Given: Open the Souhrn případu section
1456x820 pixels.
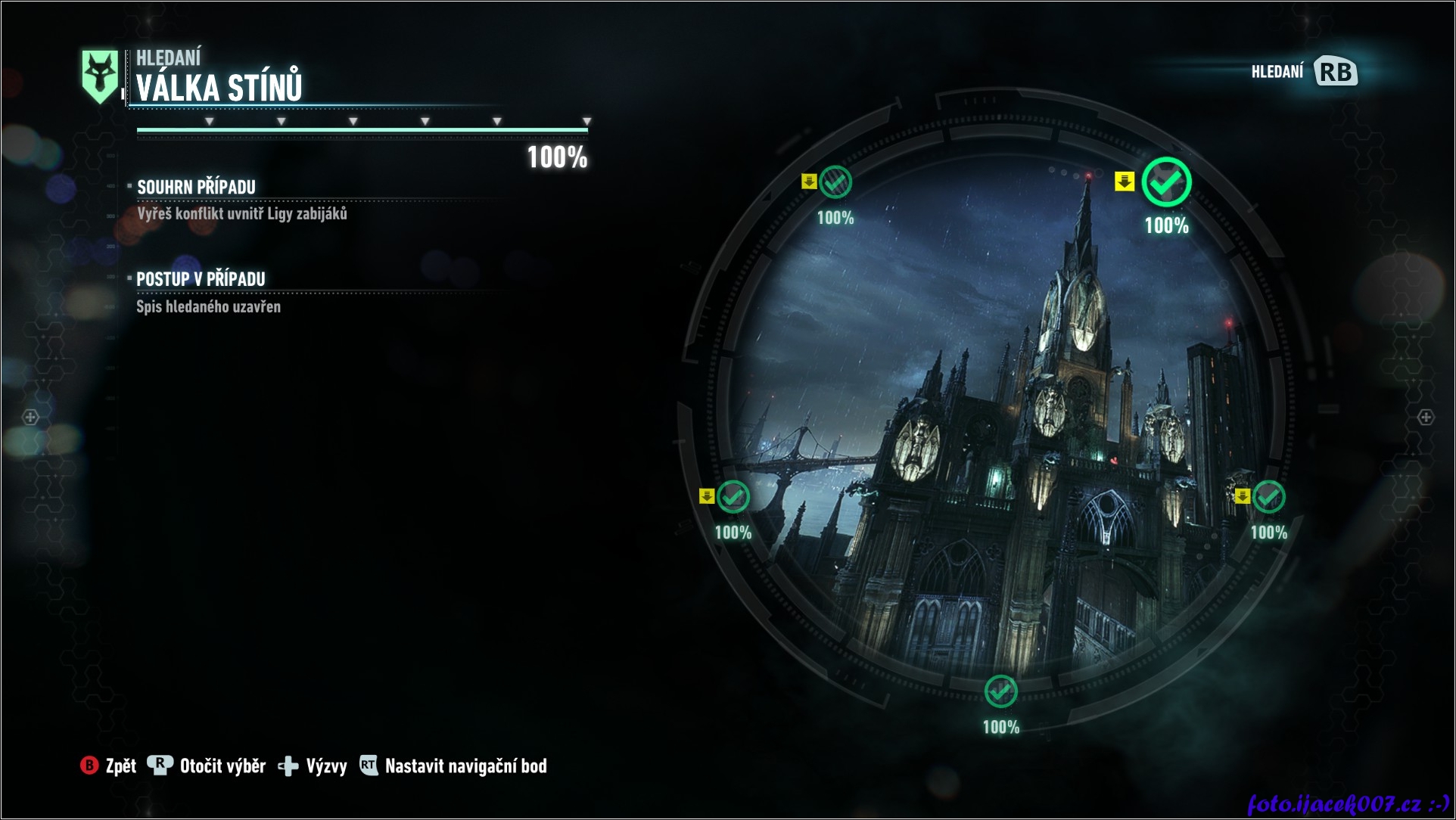Looking at the screenshot, I should (x=196, y=187).
